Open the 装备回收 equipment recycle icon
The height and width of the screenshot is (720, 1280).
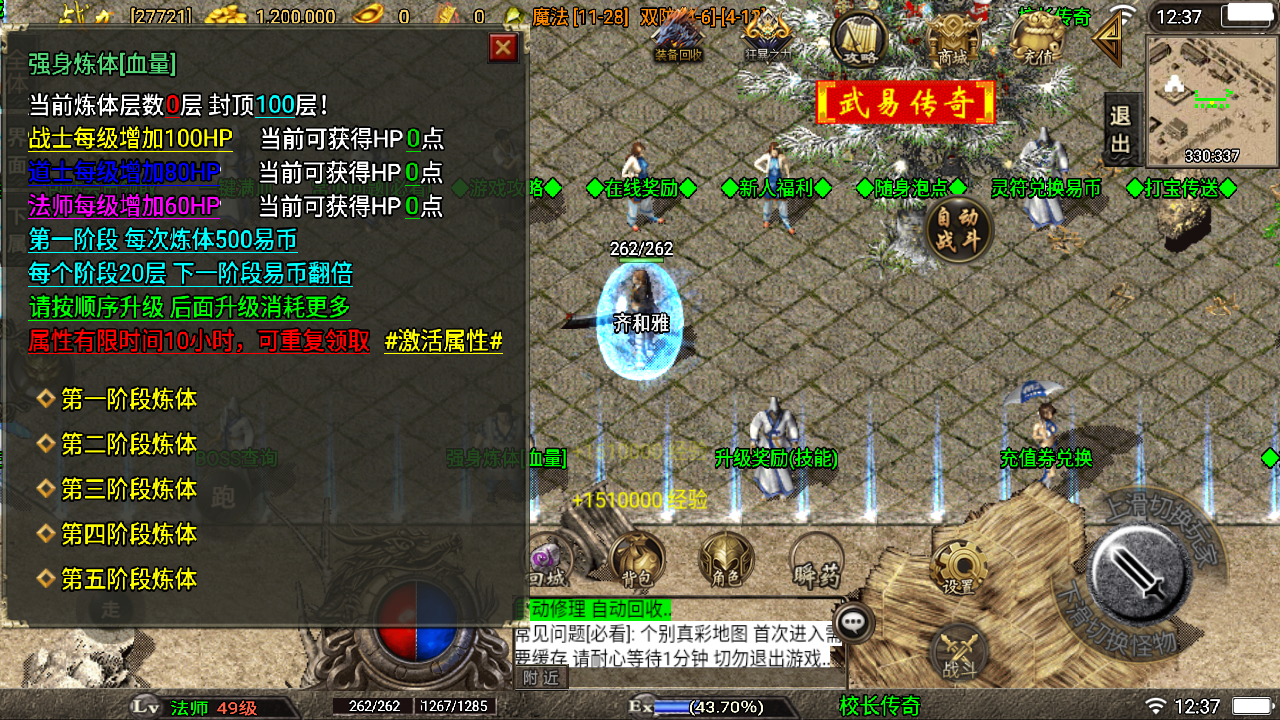click(x=678, y=37)
